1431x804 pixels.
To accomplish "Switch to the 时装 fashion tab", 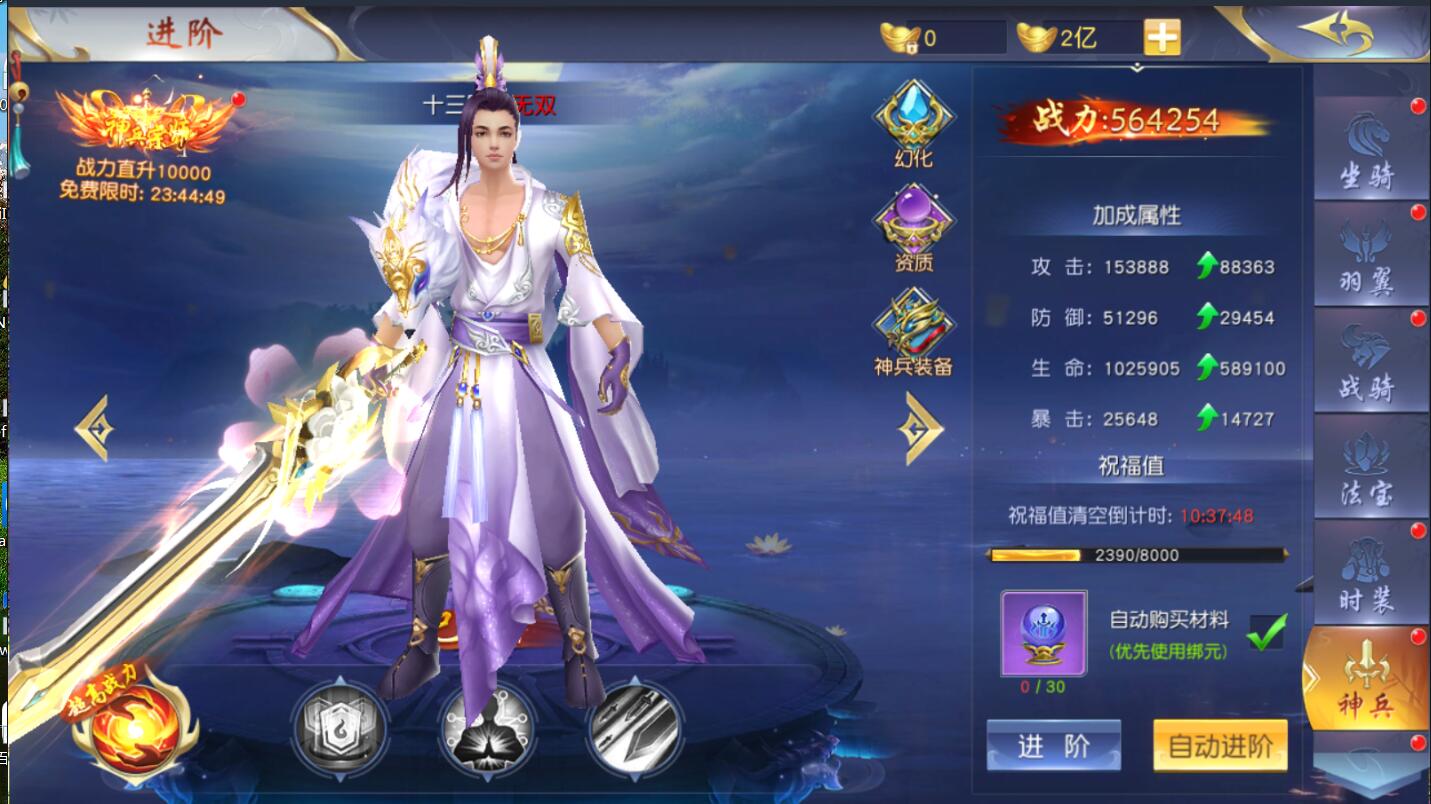I will [1368, 572].
